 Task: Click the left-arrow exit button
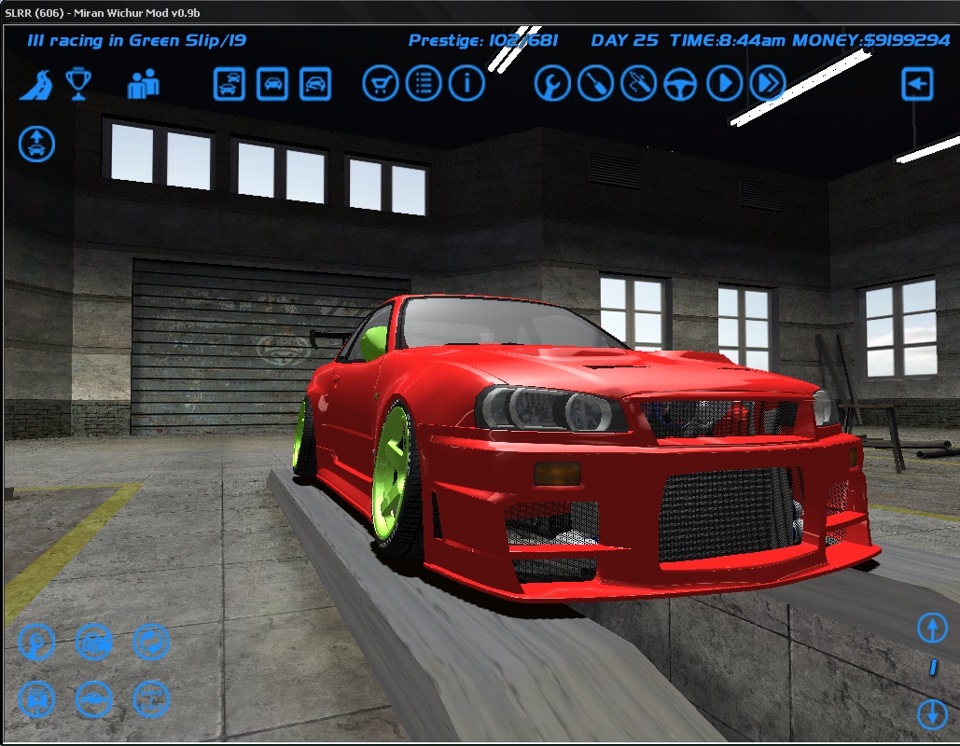[917, 84]
